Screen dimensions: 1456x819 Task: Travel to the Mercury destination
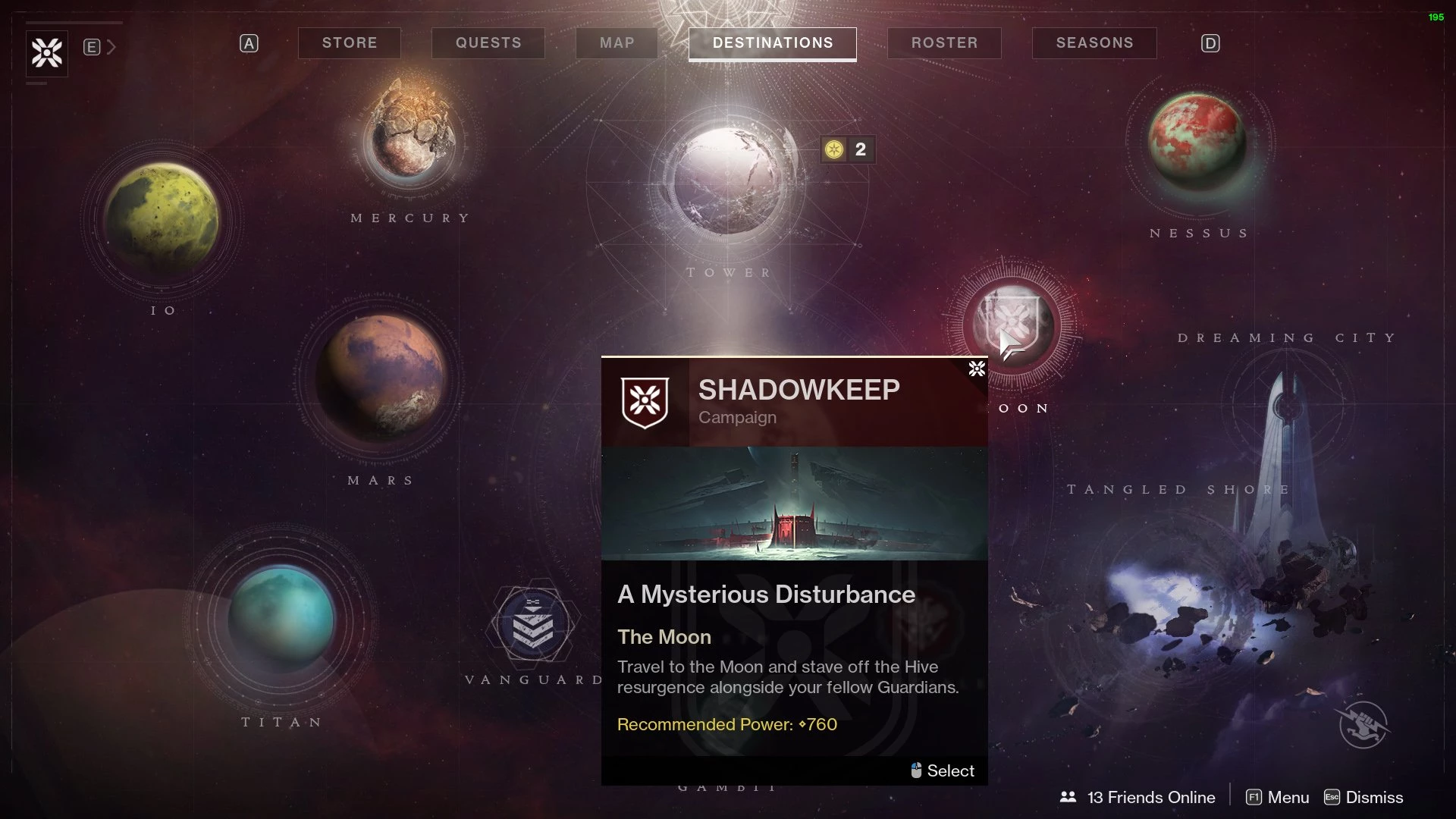pos(412,136)
